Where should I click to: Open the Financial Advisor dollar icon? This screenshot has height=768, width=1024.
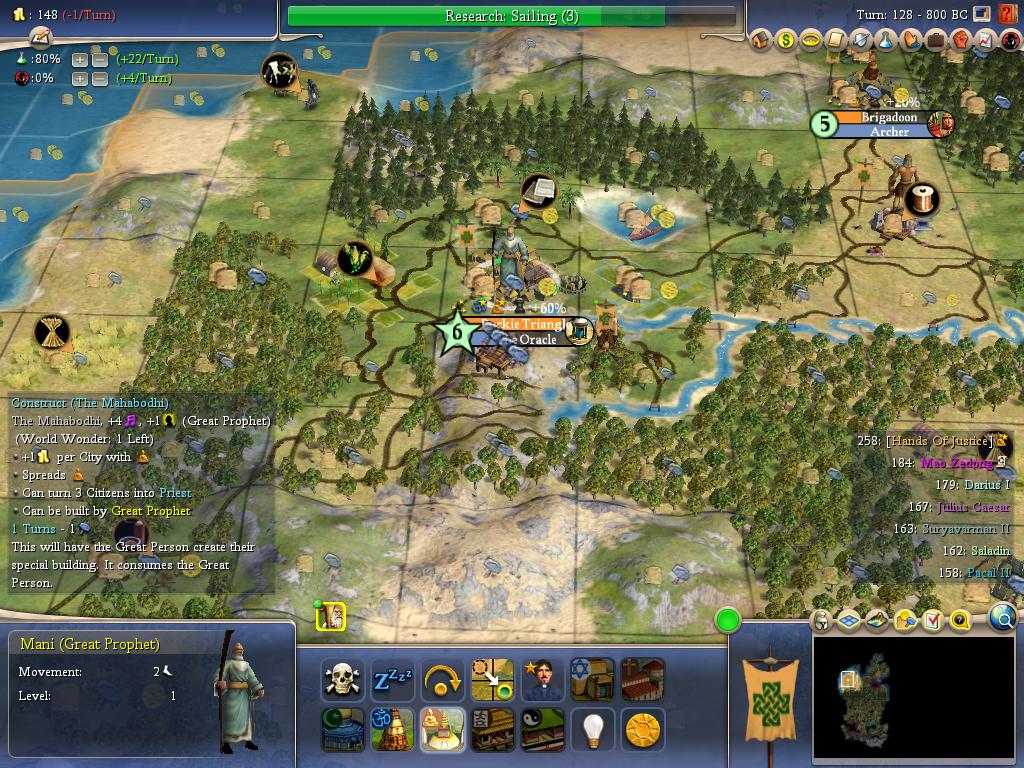[787, 40]
